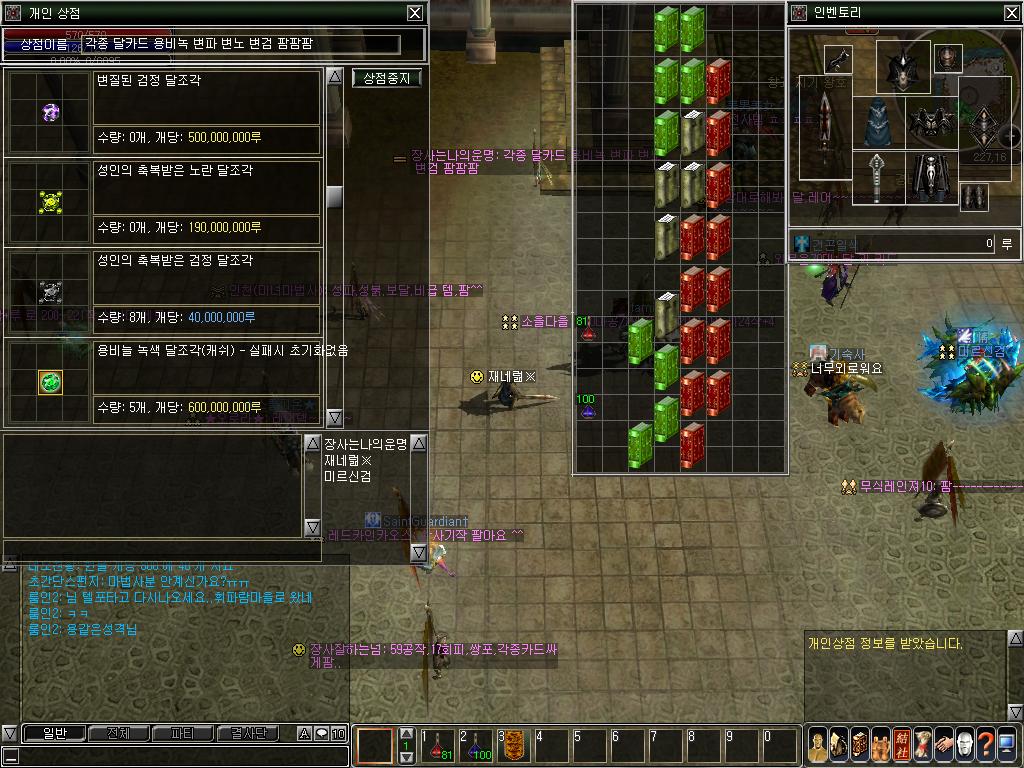Use red potion in hotbar slot 1
Viewport: 1024px width, 768px height.
(x=439, y=747)
